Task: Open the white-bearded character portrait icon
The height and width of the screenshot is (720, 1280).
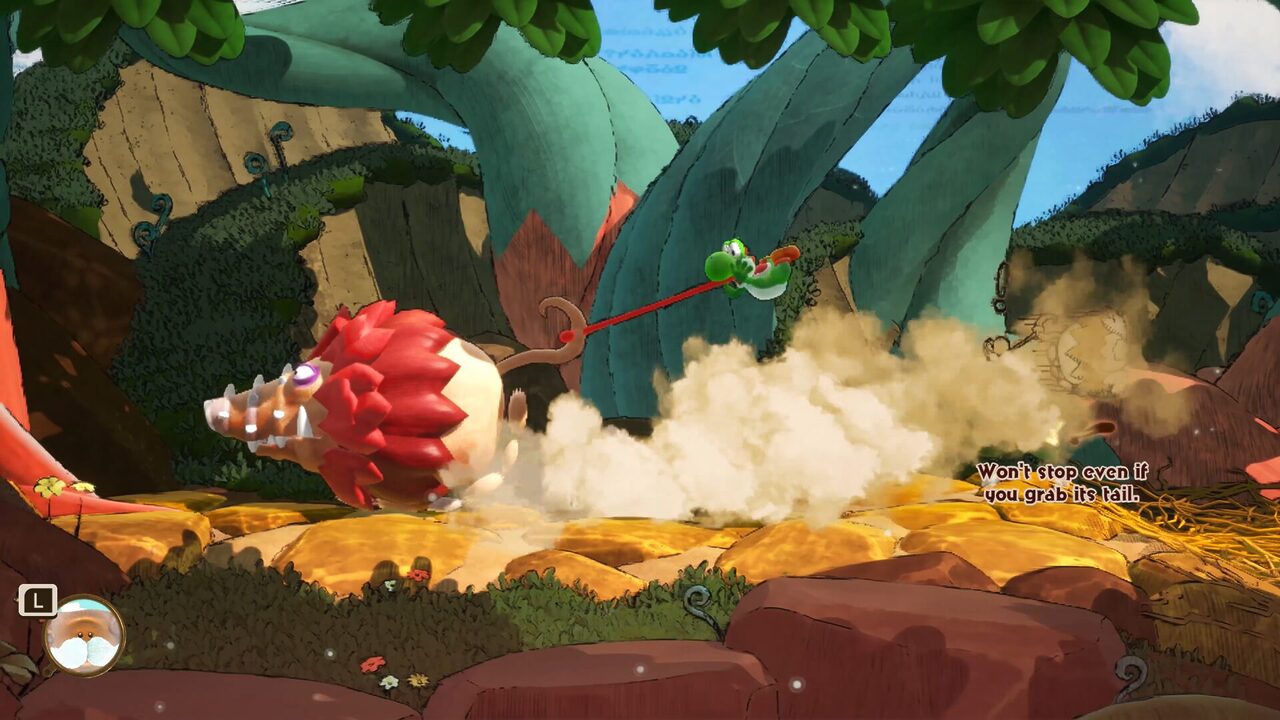Action: click(84, 635)
